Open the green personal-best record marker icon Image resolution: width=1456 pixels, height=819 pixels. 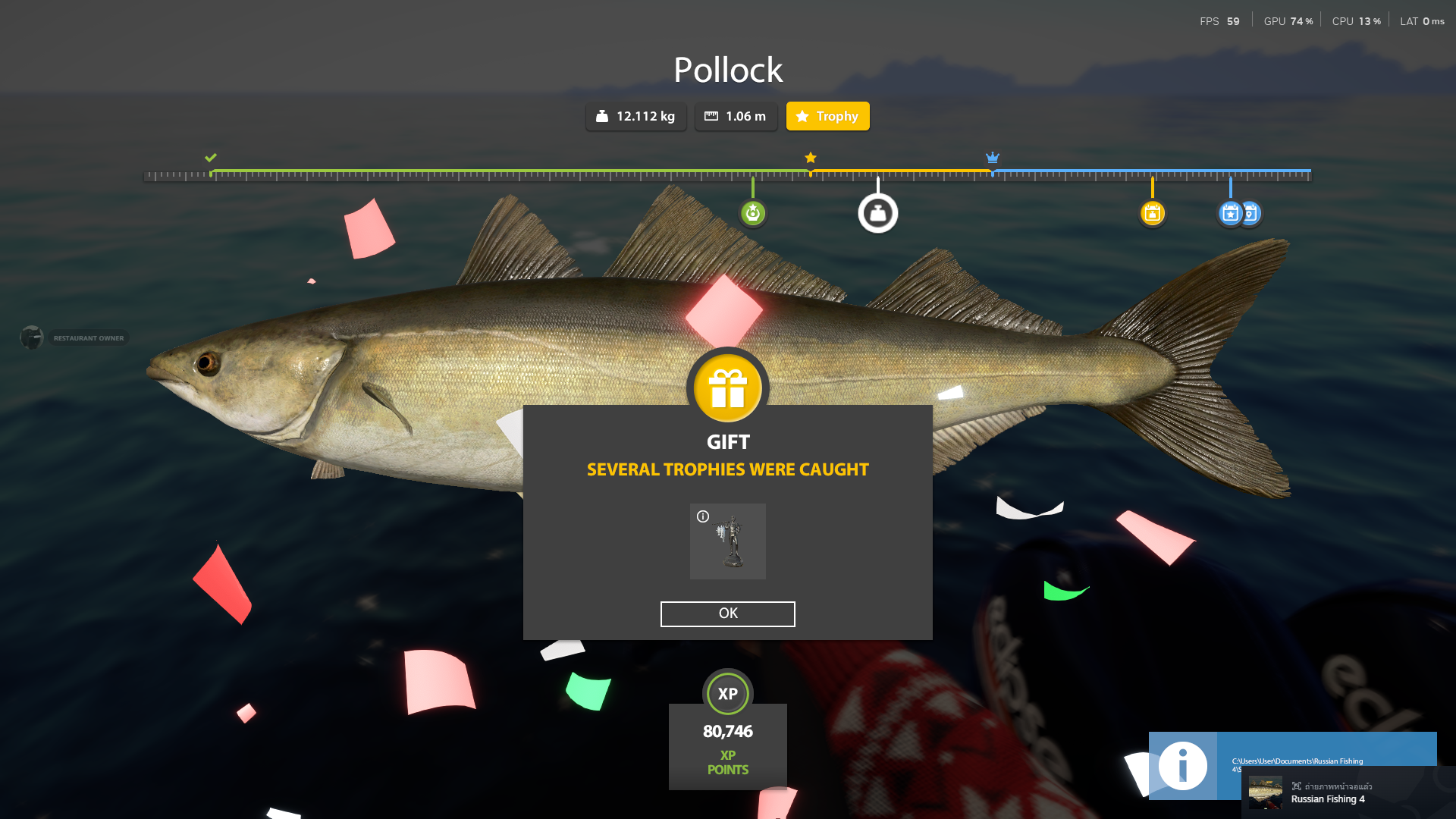[x=752, y=213]
